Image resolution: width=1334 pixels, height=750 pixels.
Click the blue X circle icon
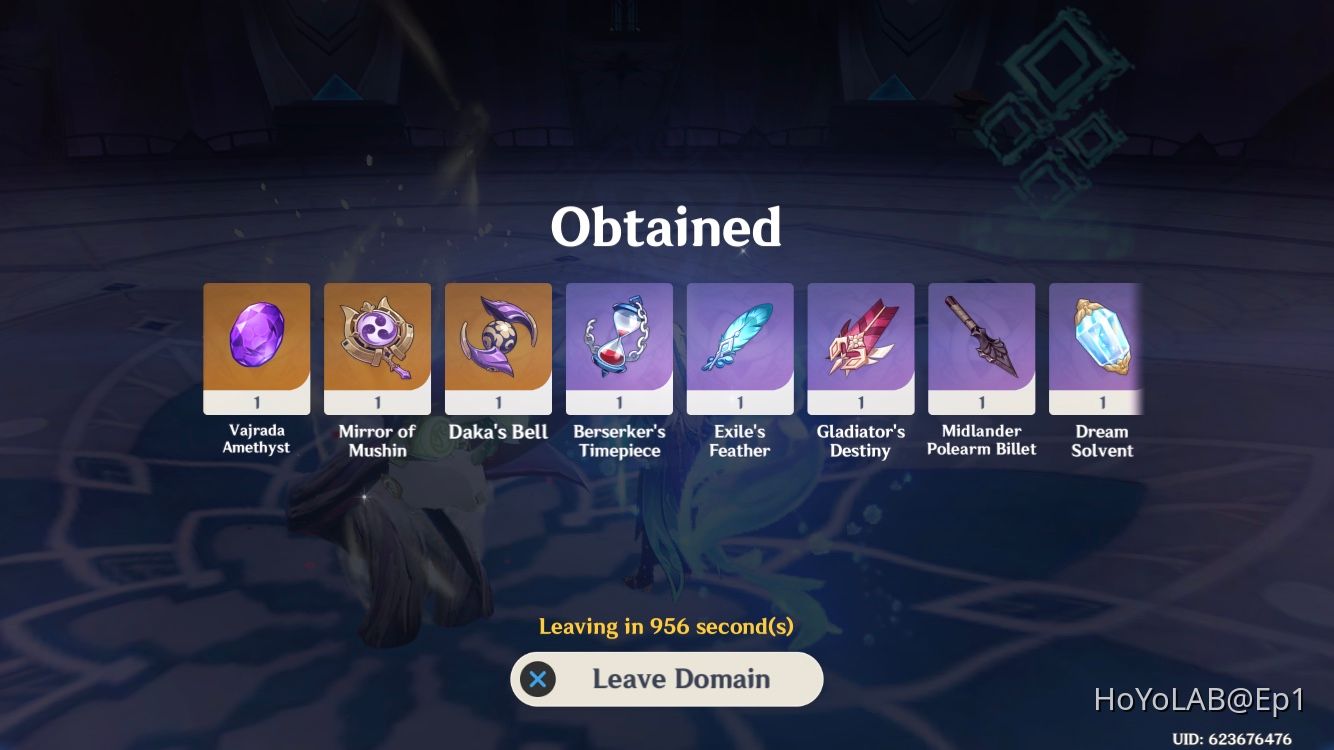click(539, 679)
